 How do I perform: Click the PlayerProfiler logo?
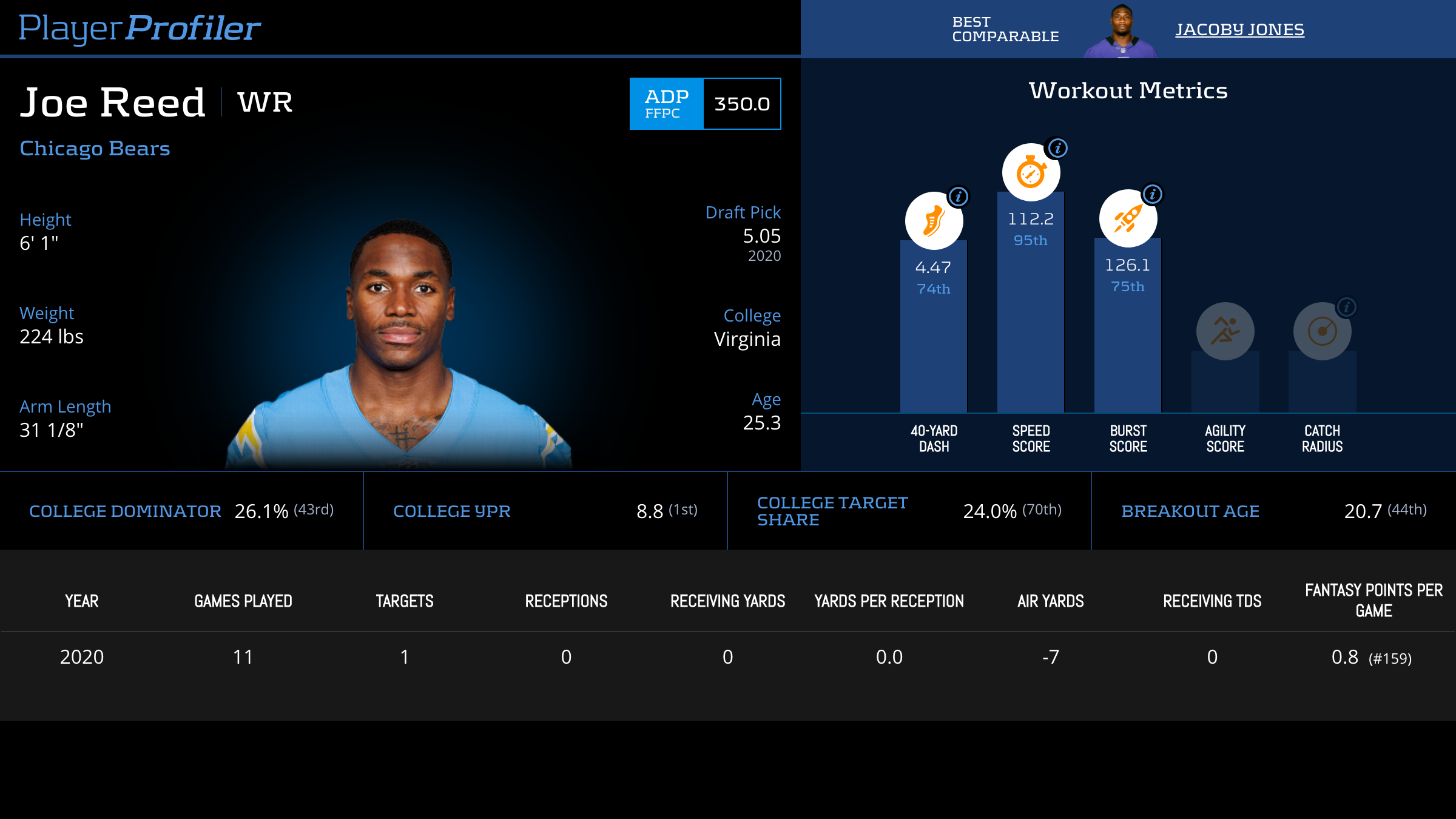[x=140, y=29]
